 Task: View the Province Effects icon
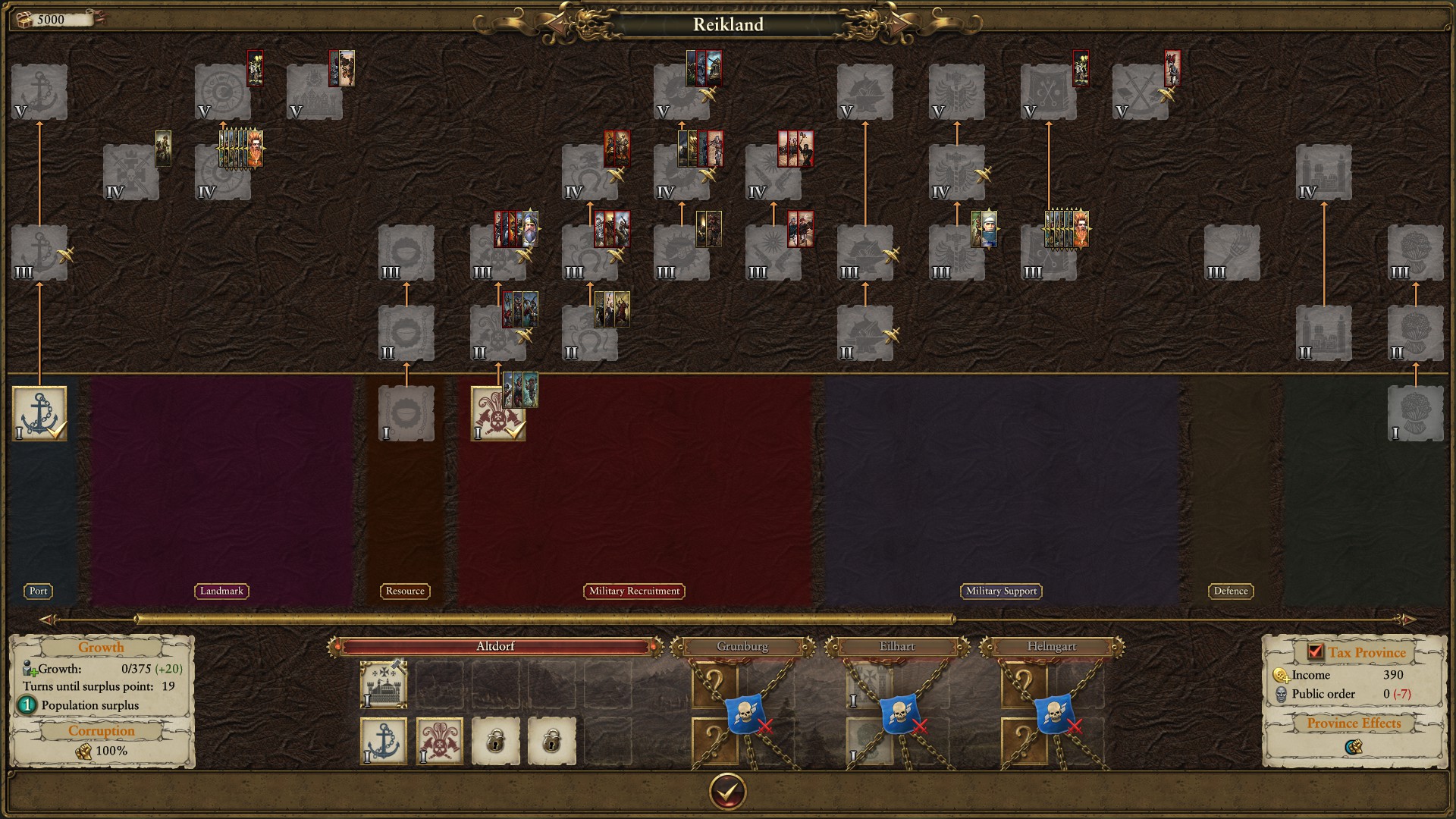pyautogui.click(x=1353, y=747)
